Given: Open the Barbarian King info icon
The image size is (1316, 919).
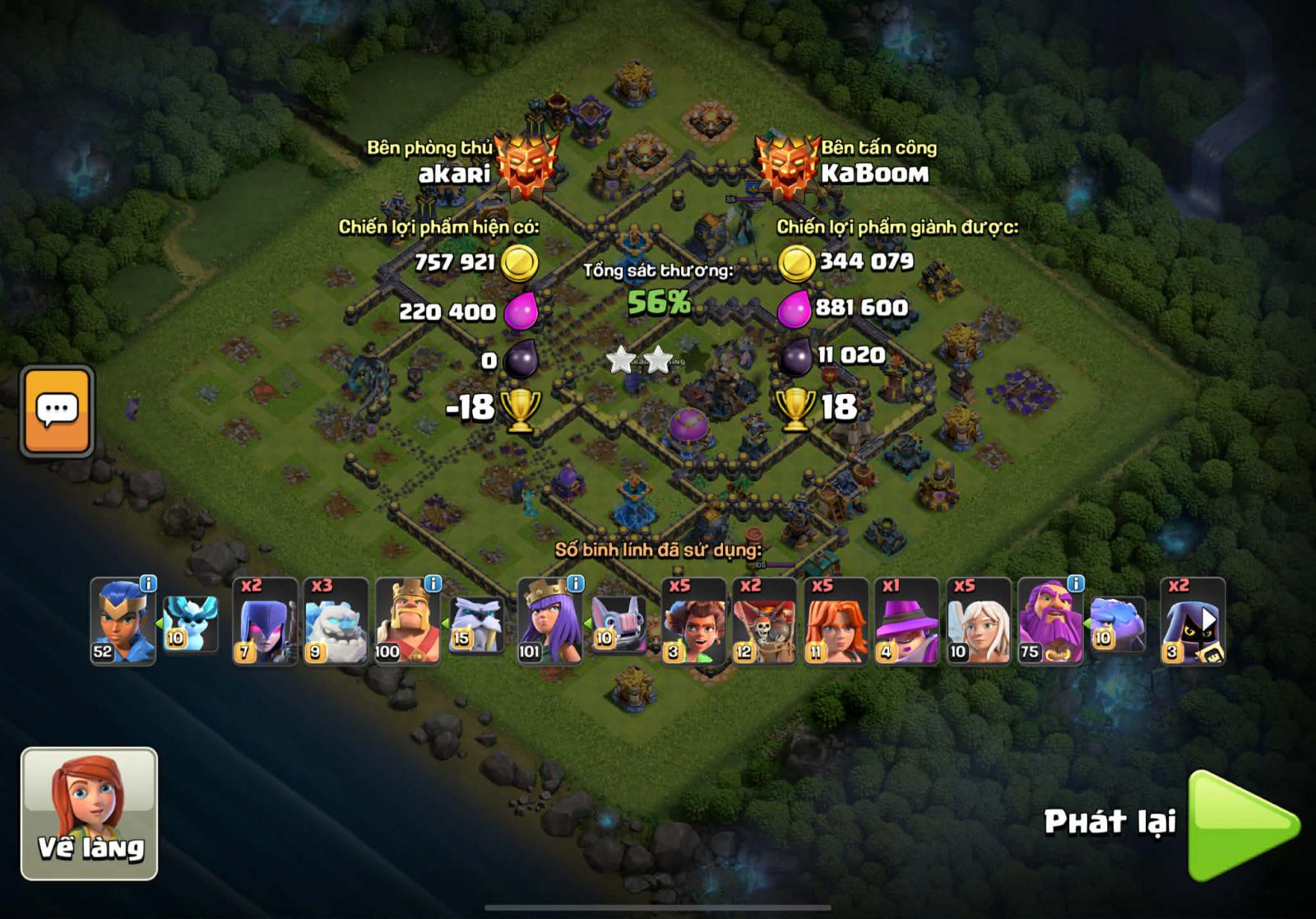Looking at the screenshot, I should pyautogui.click(x=433, y=583).
